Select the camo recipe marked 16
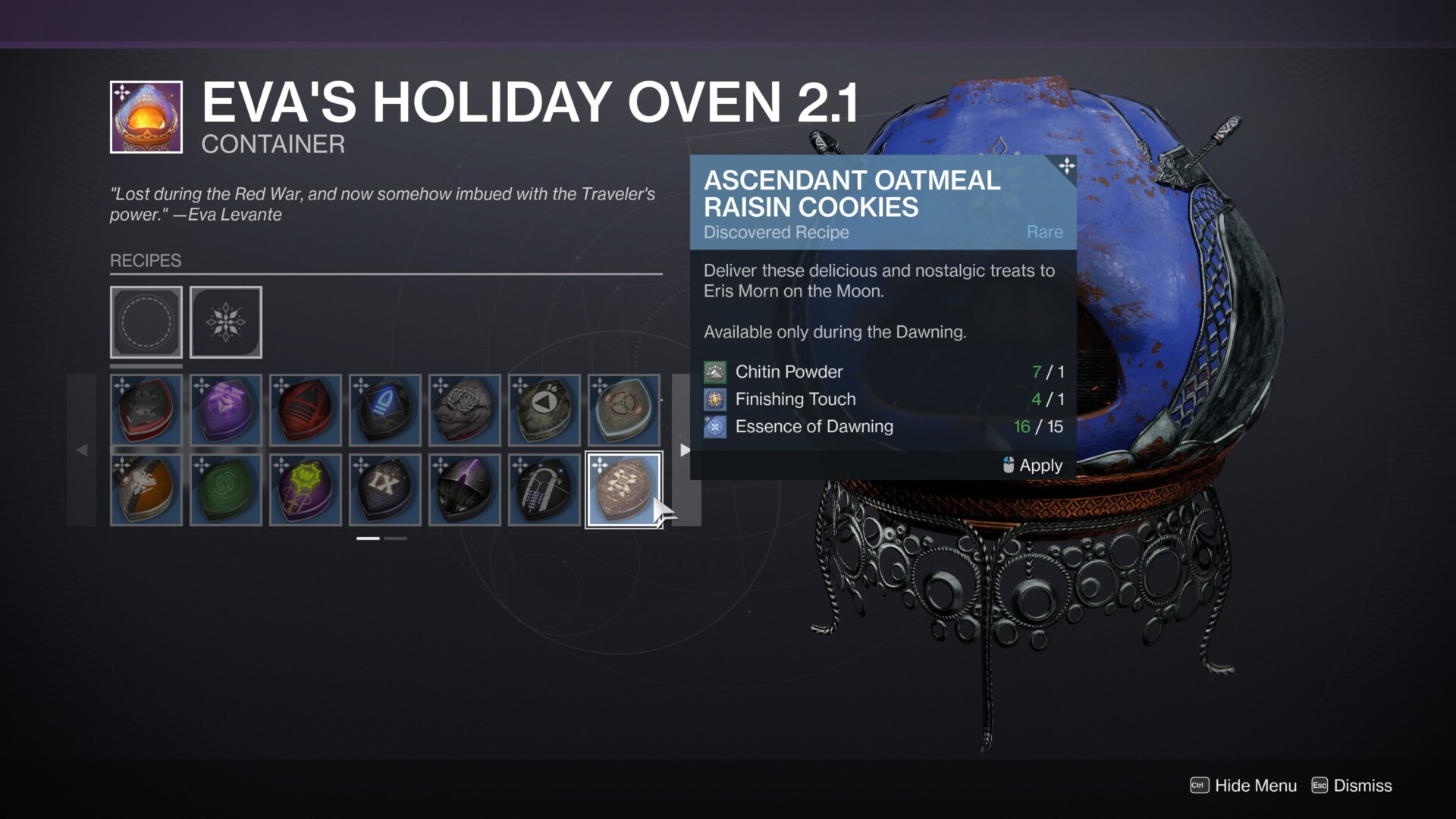This screenshot has width=1456, height=819. [544, 409]
